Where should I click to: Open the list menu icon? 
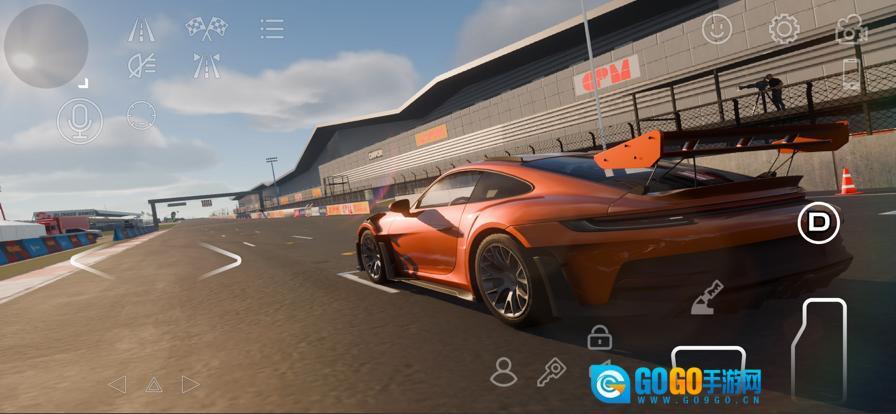271,29
